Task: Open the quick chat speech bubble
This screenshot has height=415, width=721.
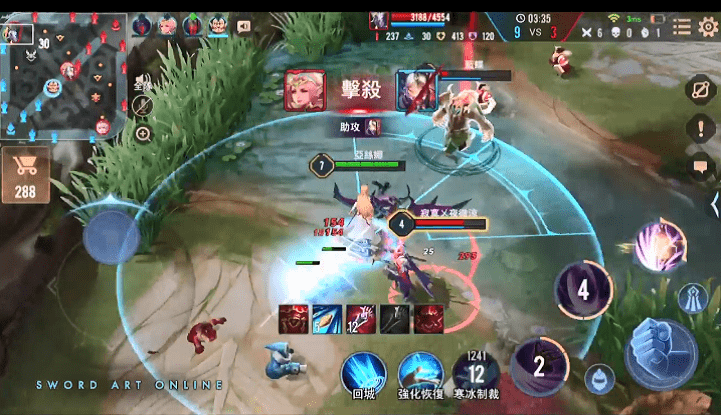Action: (700, 166)
